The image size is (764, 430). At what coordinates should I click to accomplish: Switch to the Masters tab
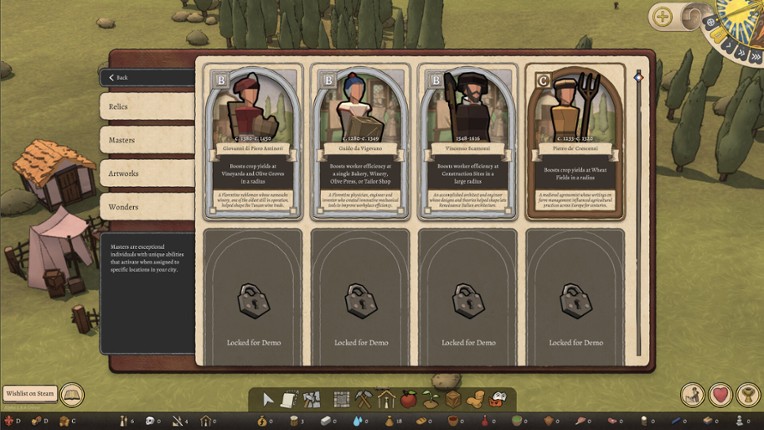146,139
